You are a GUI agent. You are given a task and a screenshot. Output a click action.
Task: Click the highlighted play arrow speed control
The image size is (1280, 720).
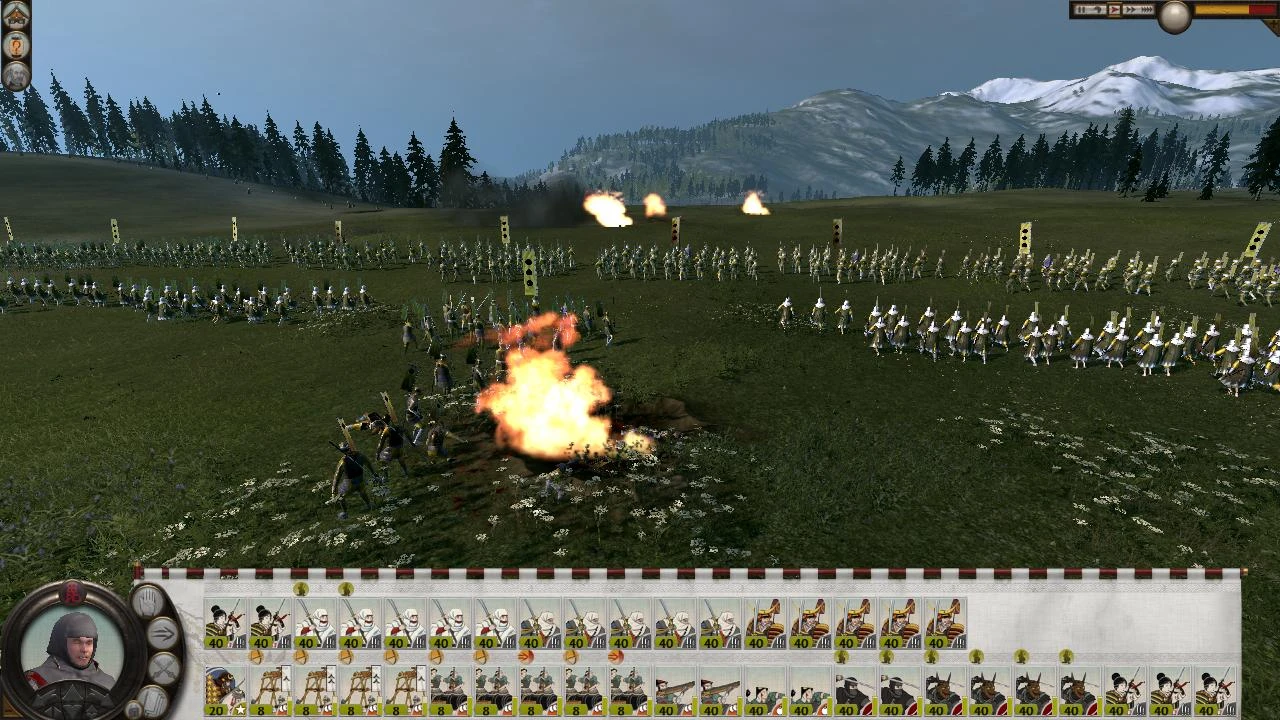coord(1115,9)
